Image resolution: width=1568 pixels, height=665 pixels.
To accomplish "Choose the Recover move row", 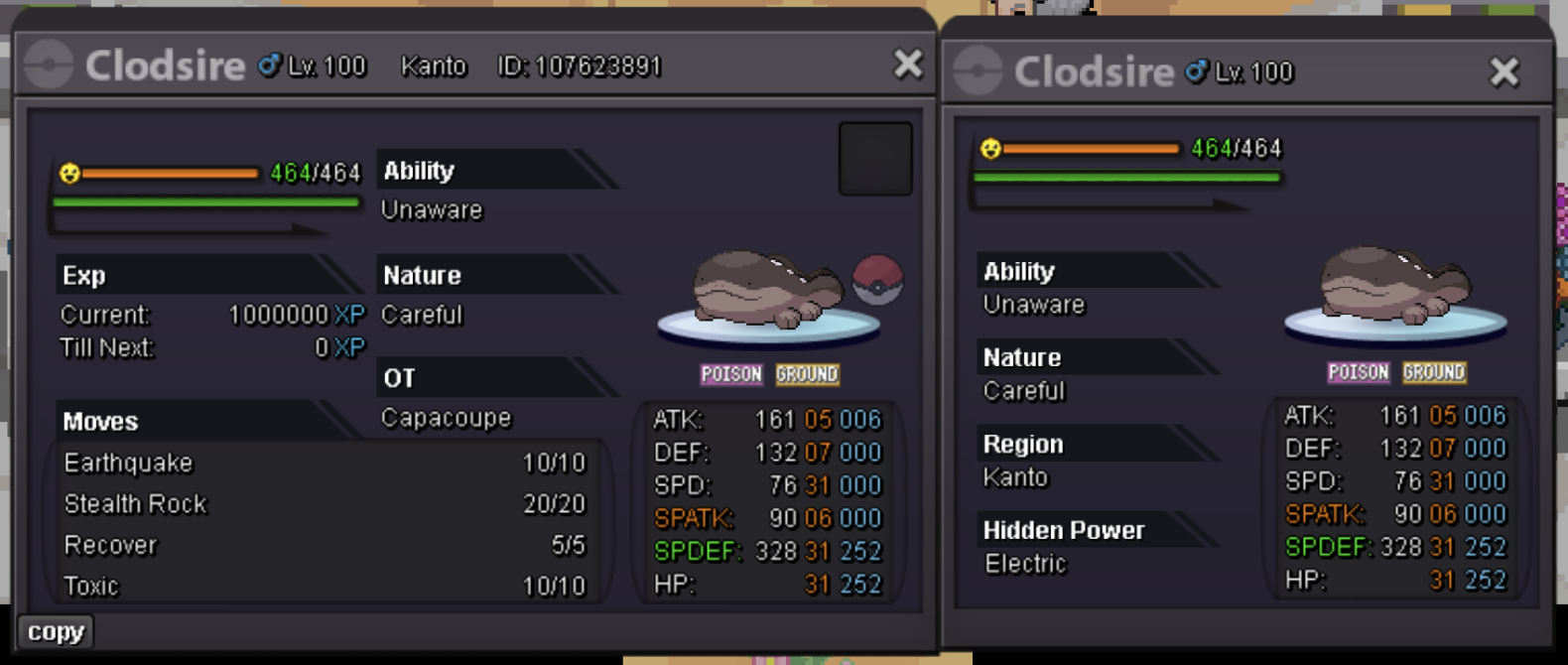I will point(325,545).
